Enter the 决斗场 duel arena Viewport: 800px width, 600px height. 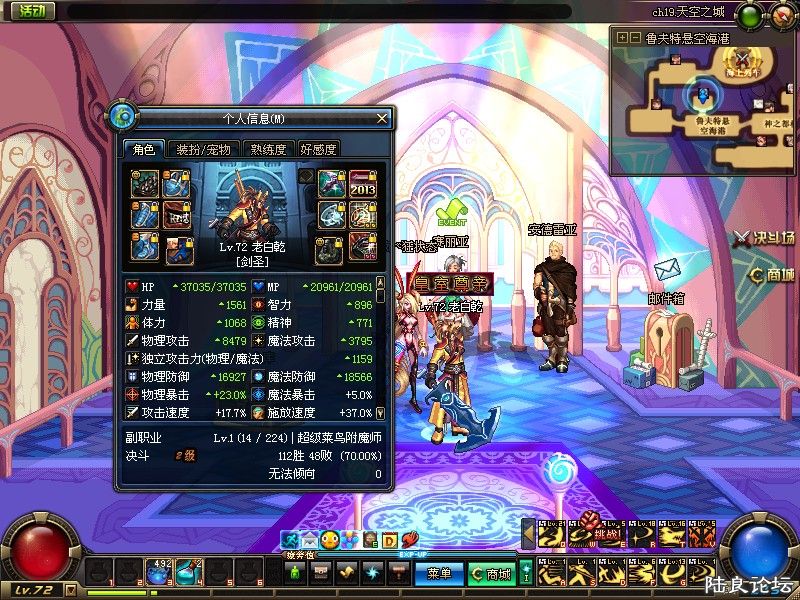[x=765, y=238]
